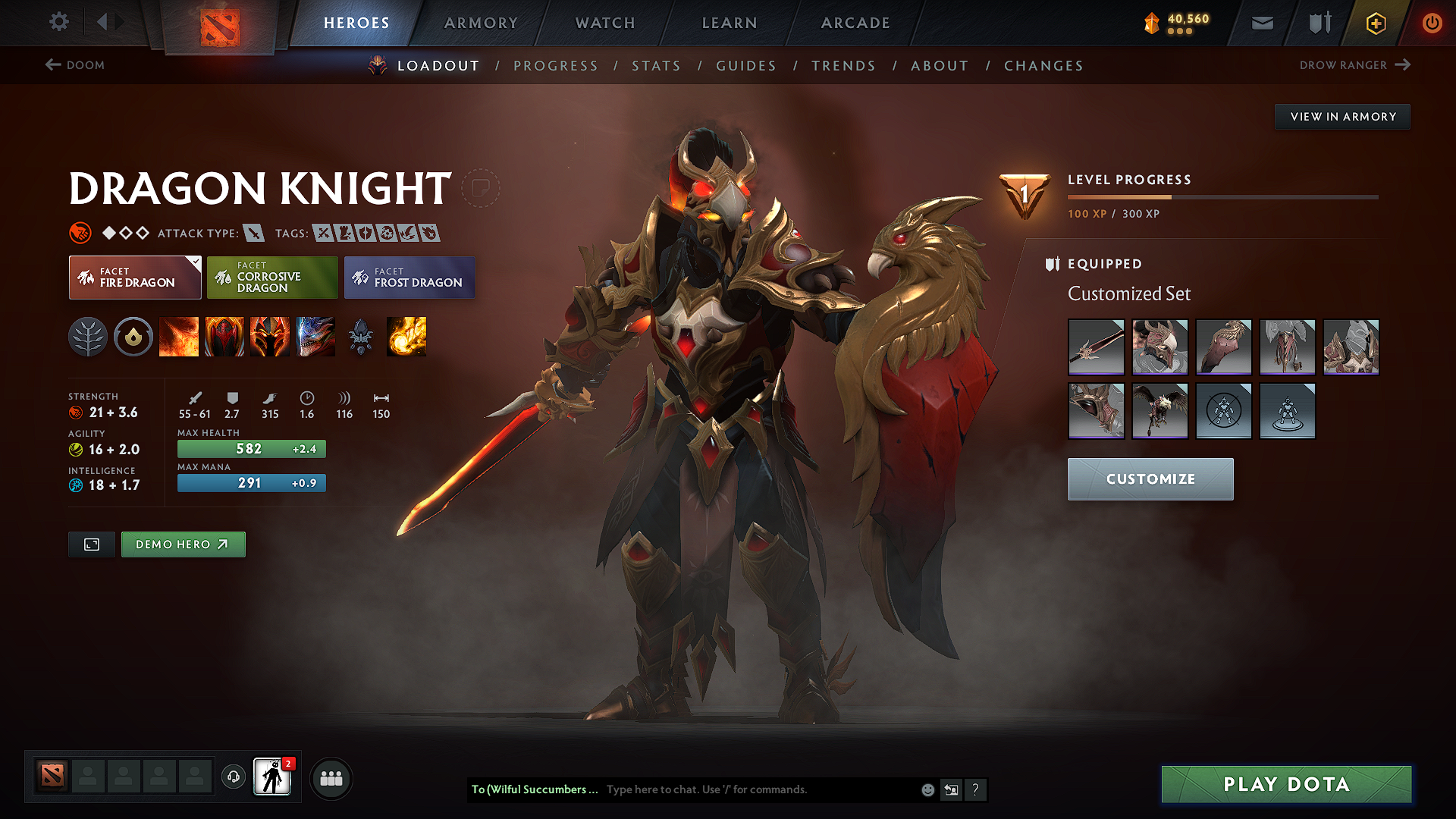Open the party finder group icon

(x=331, y=777)
